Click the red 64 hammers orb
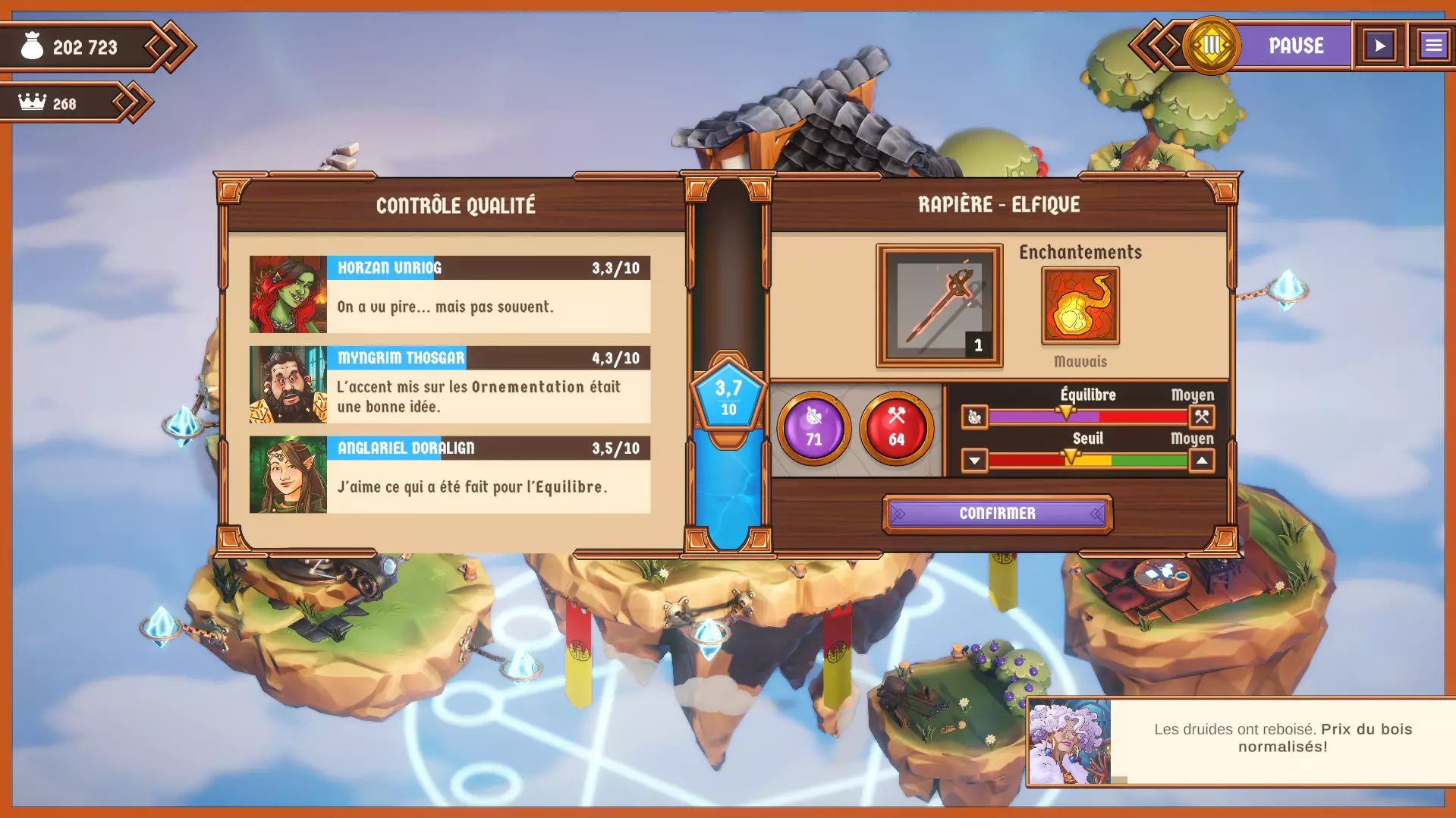Image resolution: width=1456 pixels, height=818 pixels. [x=896, y=429]
